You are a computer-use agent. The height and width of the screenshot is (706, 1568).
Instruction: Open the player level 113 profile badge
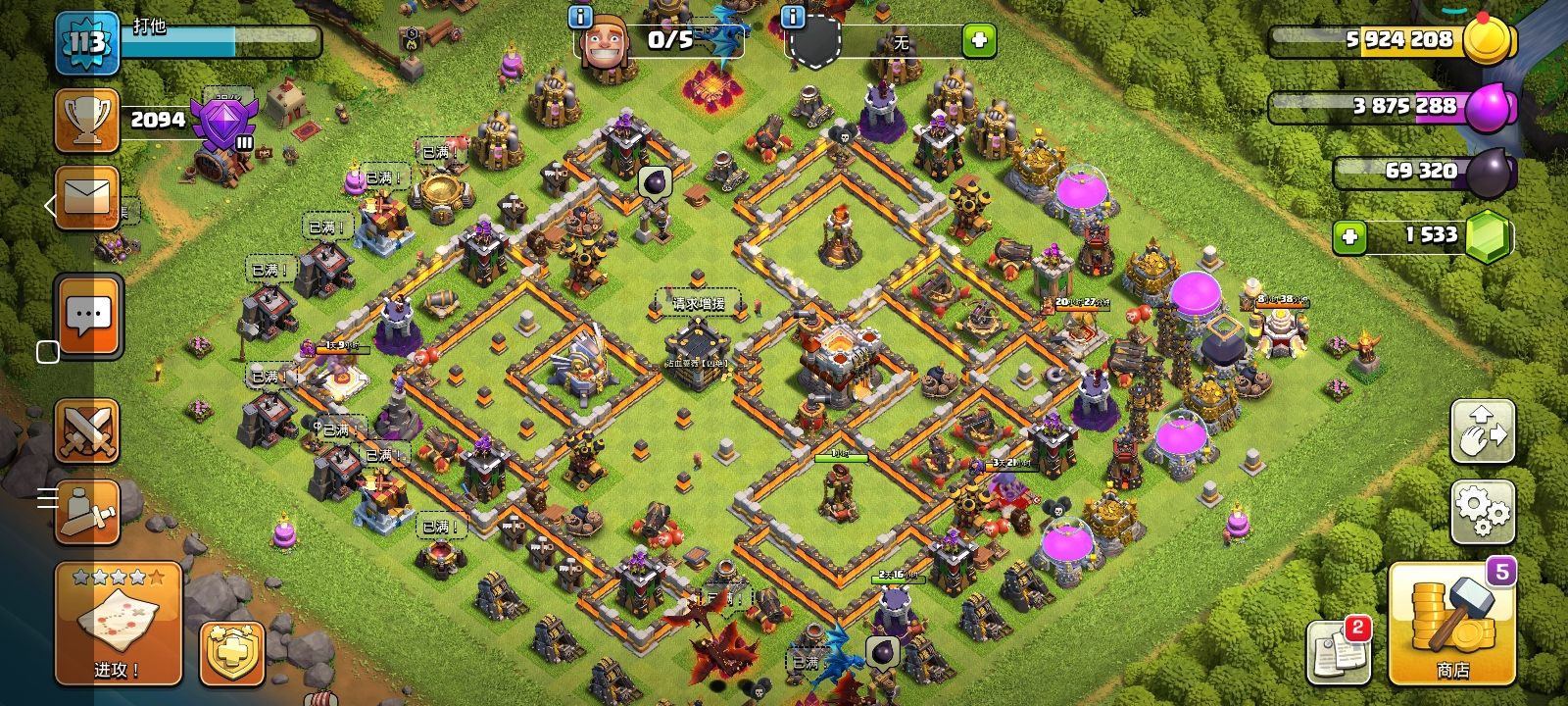pyautogui.click(x=86, y=43)
